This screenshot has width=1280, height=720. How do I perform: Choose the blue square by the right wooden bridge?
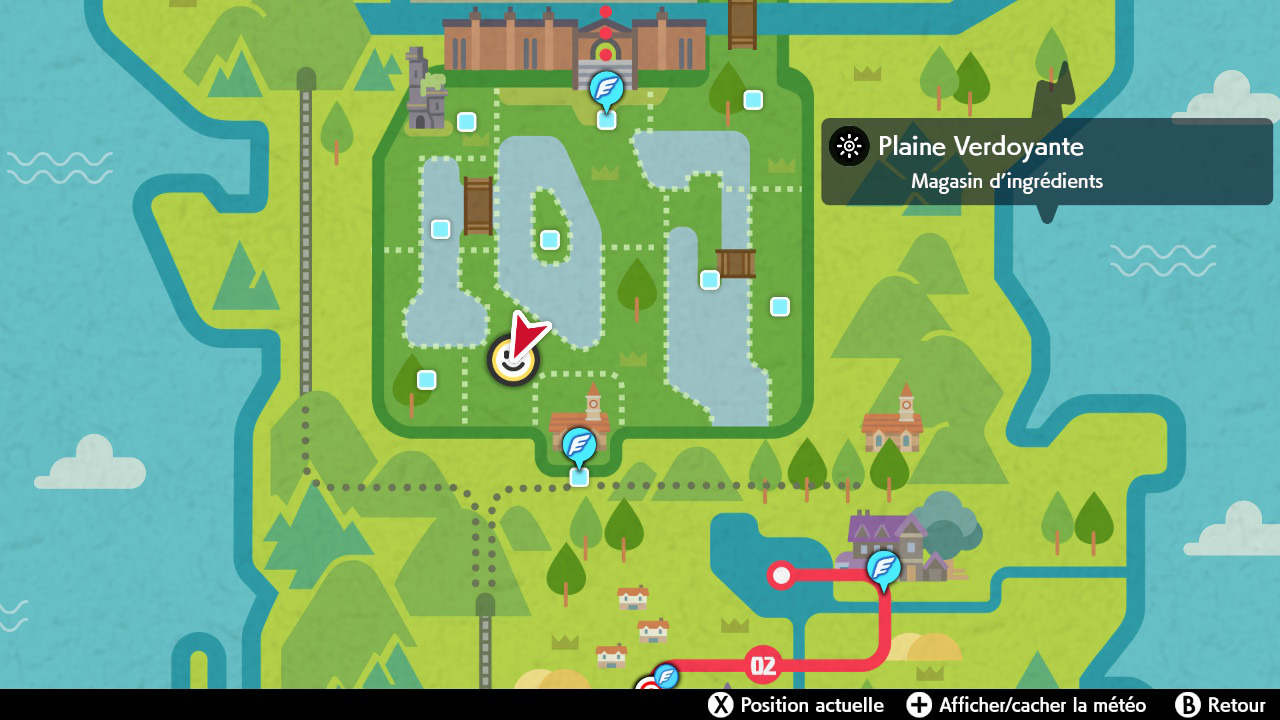coord(710,280)
